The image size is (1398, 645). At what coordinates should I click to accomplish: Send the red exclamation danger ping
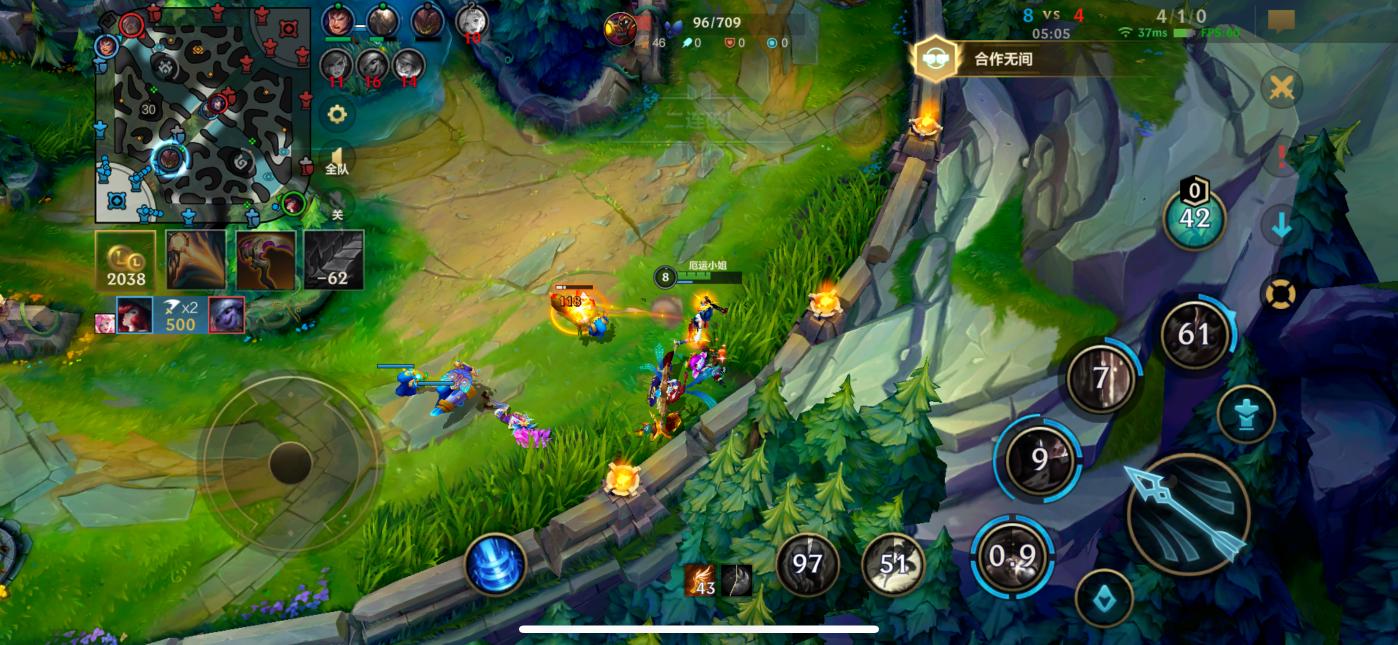(x=1281, y=157)
